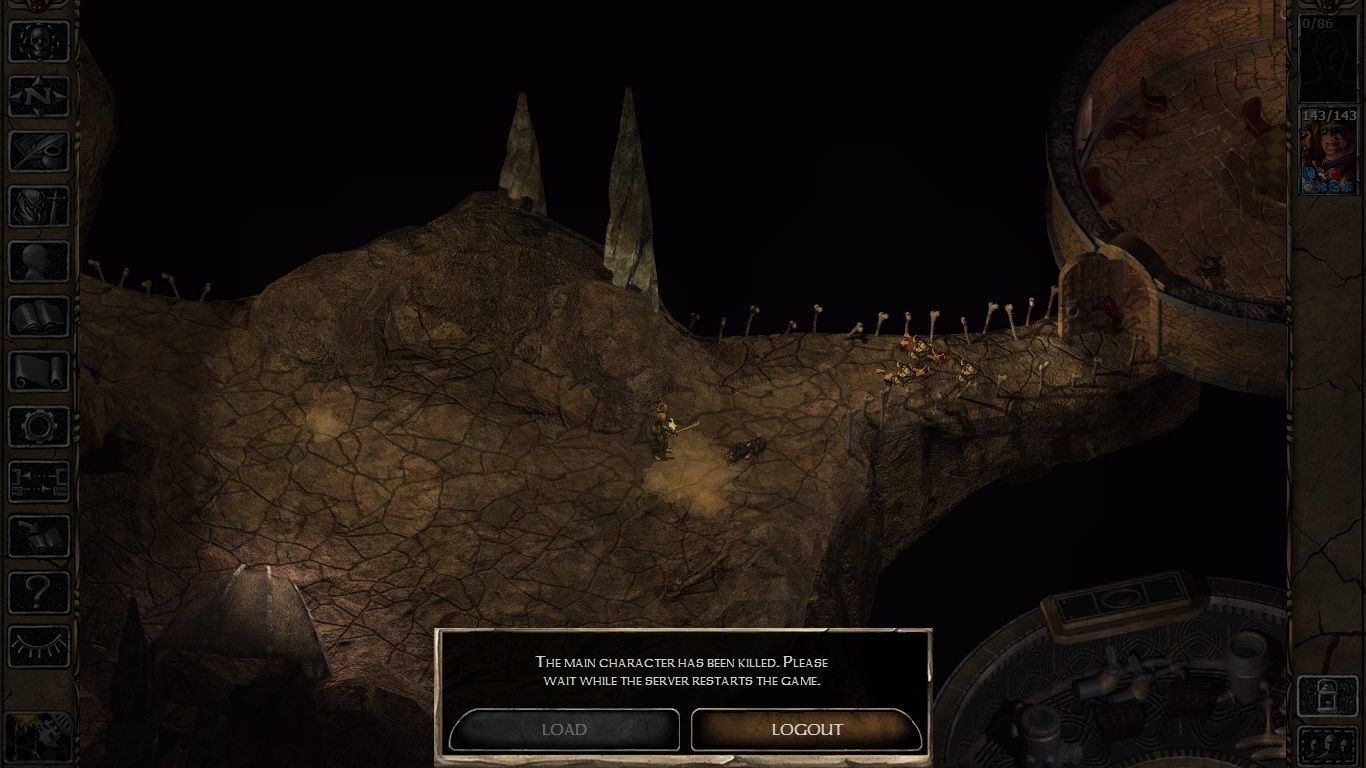
Task: Load a saved game from the death dialog
Action: coord(564,729)
